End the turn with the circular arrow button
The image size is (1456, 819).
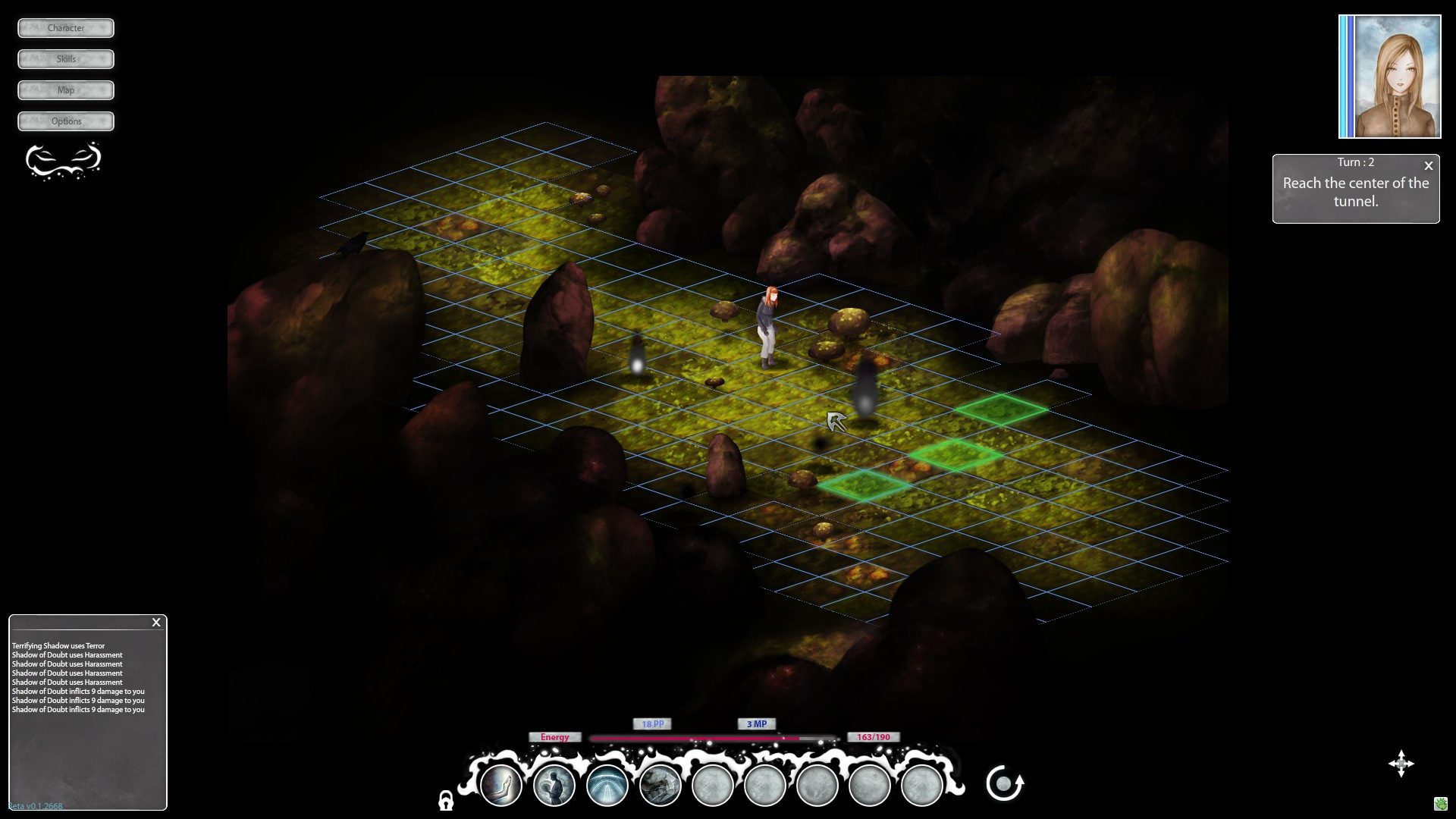coord(1004,783)
